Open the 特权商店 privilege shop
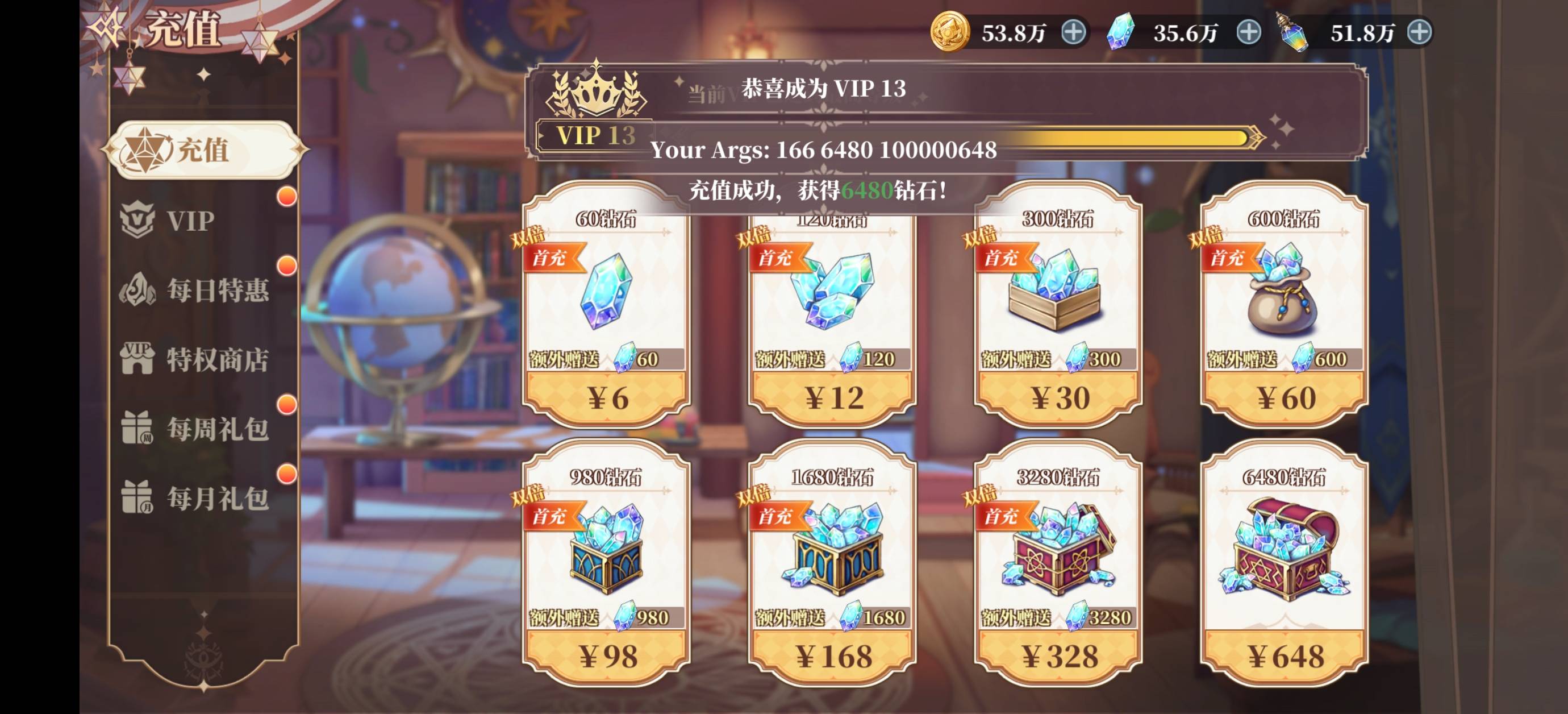 (216, 359)
